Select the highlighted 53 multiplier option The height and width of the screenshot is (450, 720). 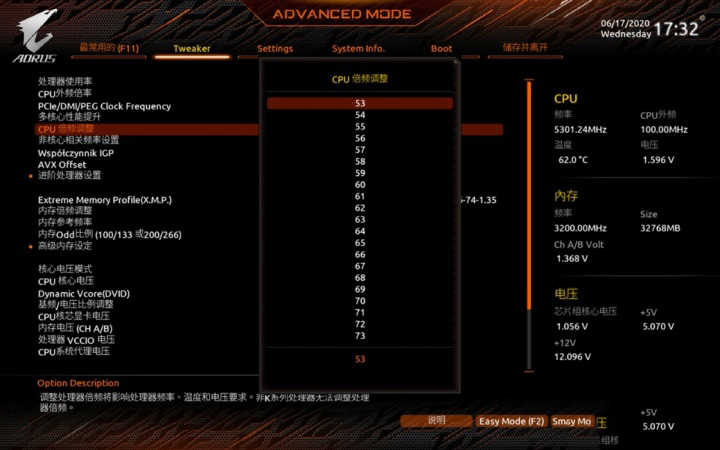point(360,103)
